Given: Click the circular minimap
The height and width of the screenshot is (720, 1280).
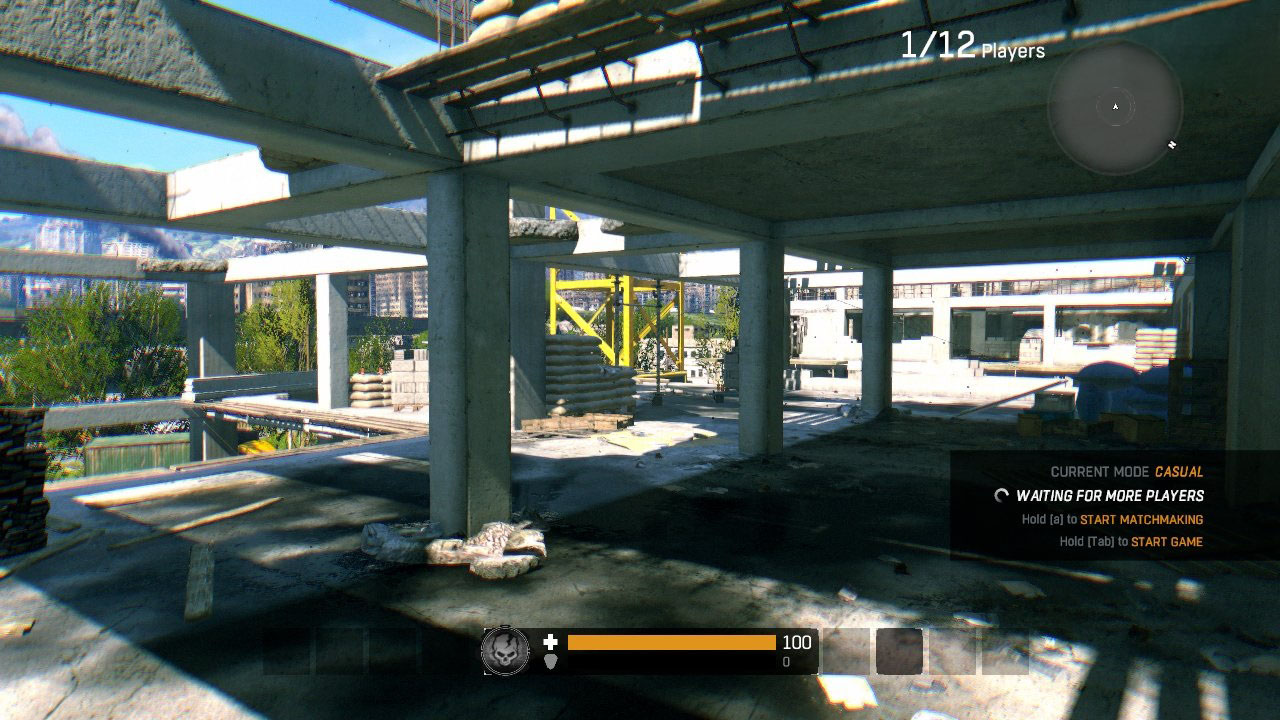Looking at the screenshot, I should click(1115, 108).
